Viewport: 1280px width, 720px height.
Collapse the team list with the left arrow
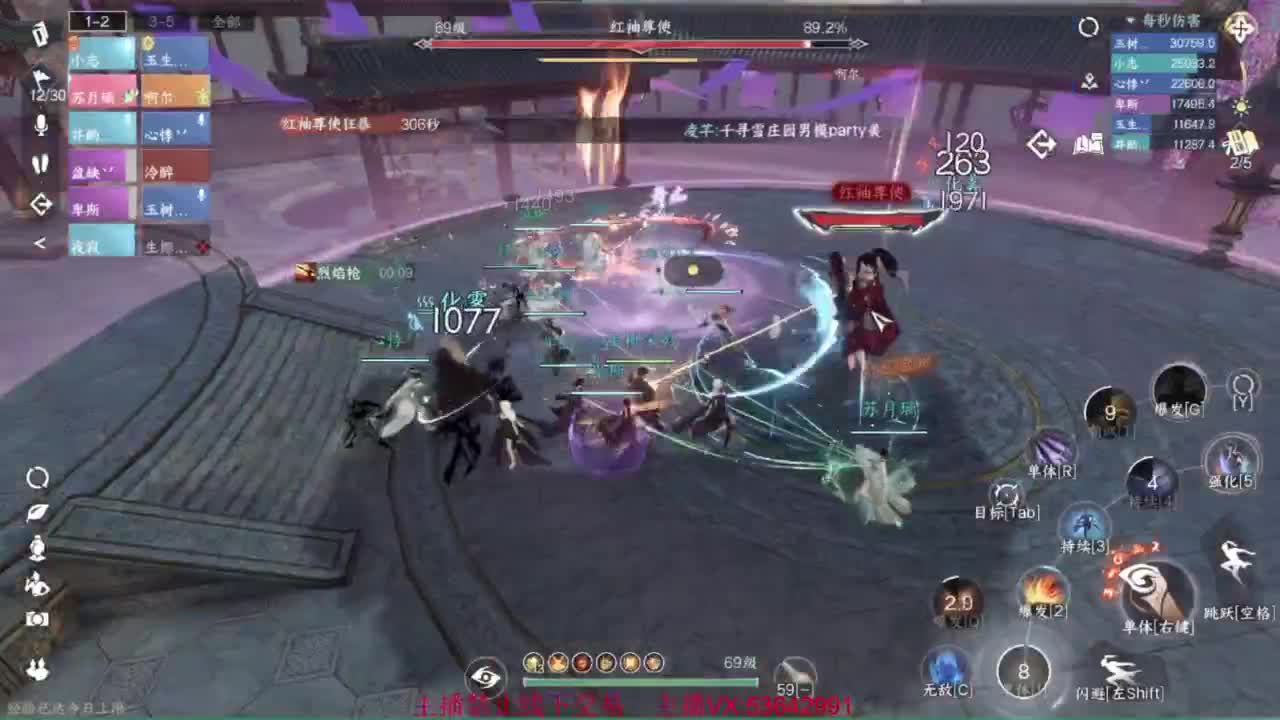click(40, 241)
